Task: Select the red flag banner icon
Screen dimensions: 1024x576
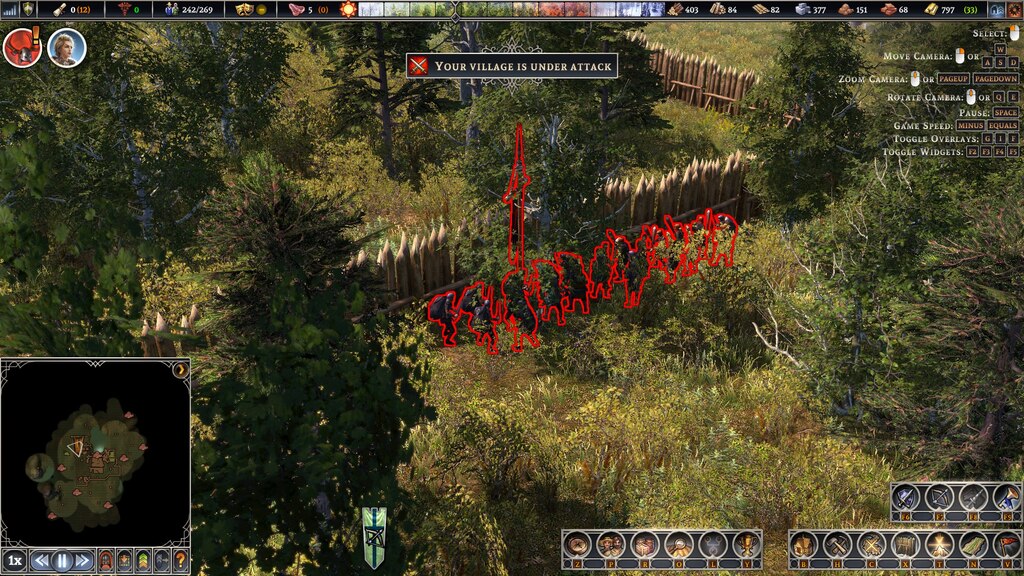Action: 1006,545
